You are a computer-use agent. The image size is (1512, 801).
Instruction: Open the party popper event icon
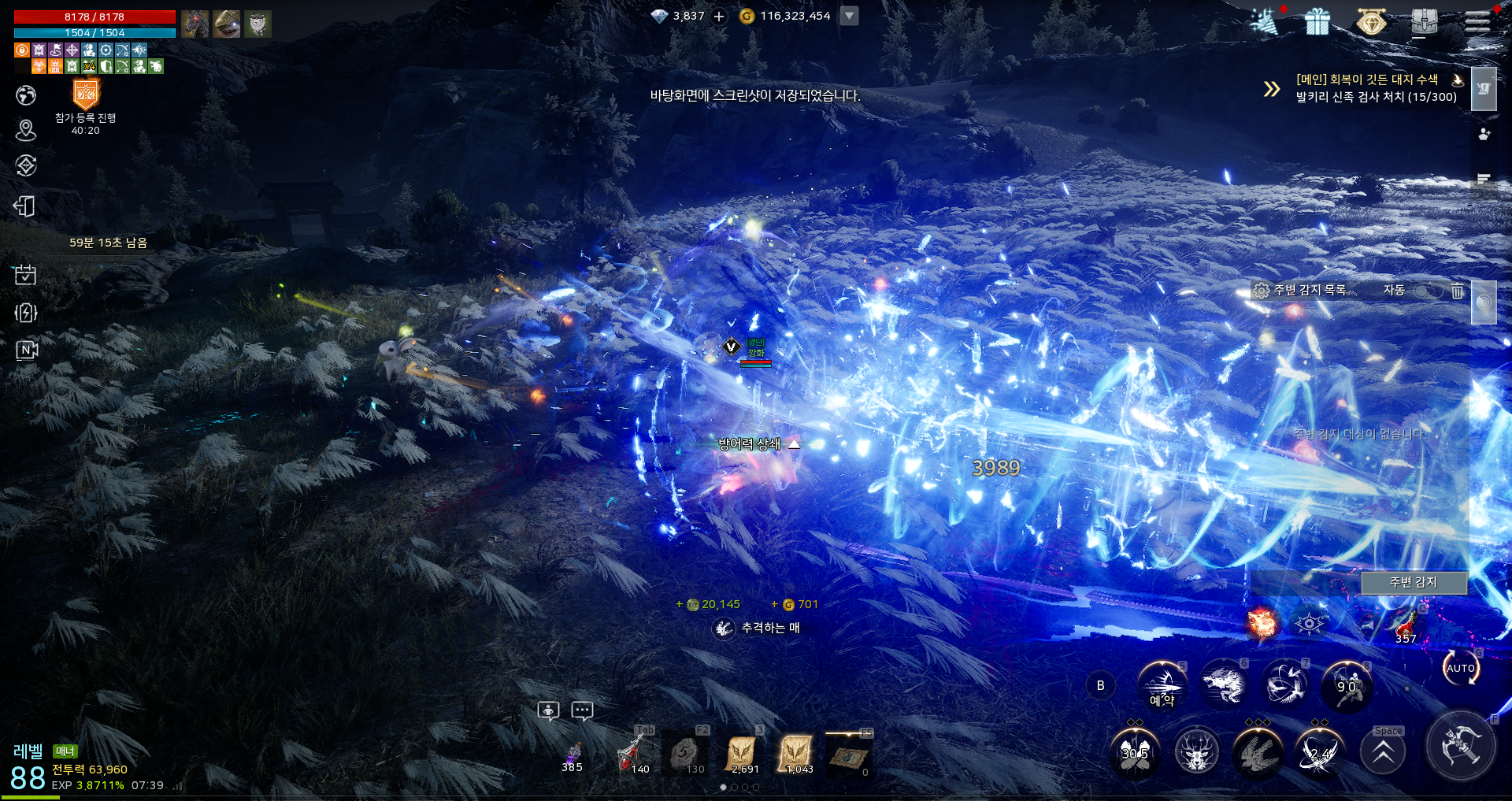[x=1265, y=22]
